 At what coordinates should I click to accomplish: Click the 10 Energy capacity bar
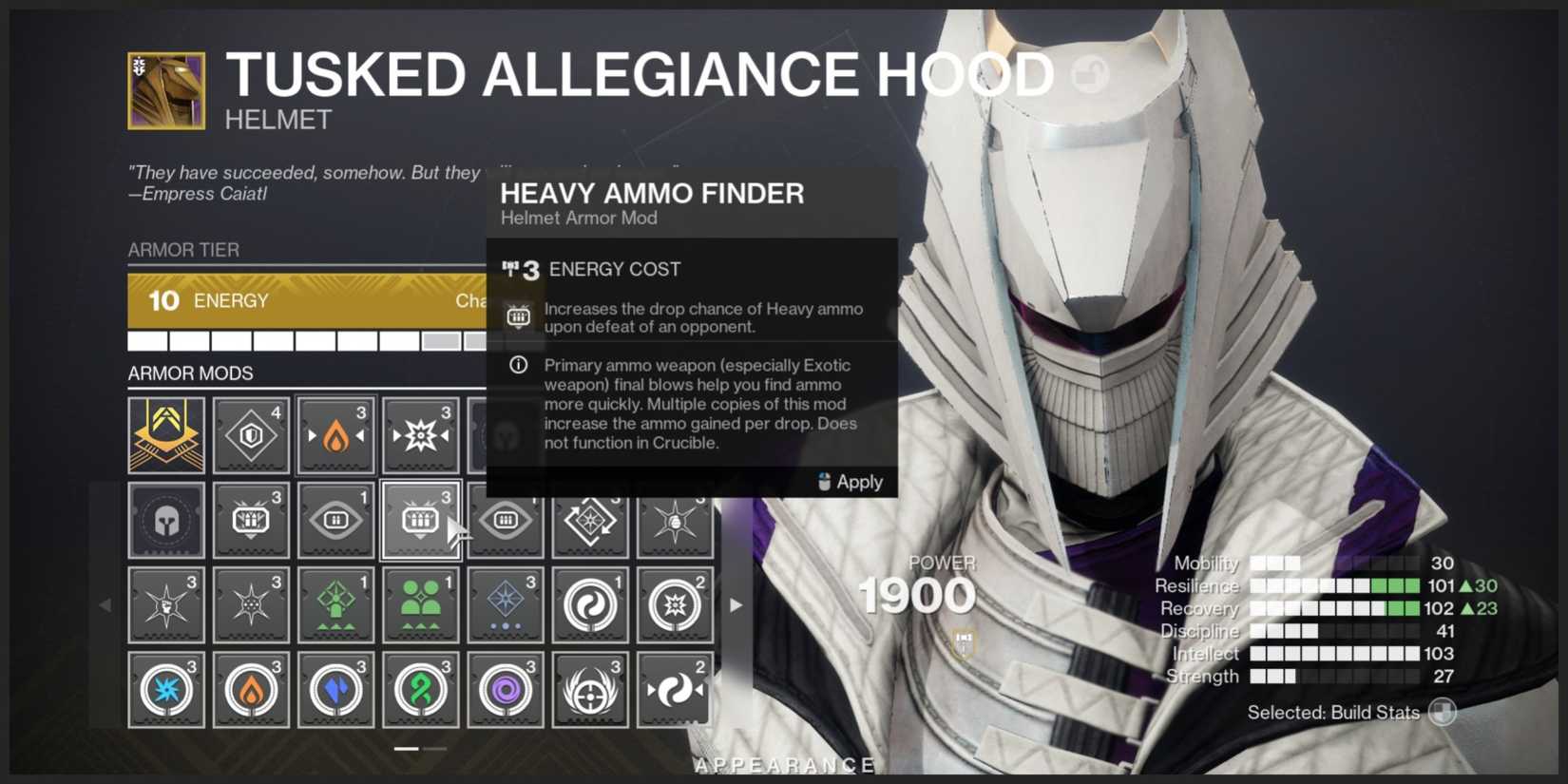[x=304, y=300]
